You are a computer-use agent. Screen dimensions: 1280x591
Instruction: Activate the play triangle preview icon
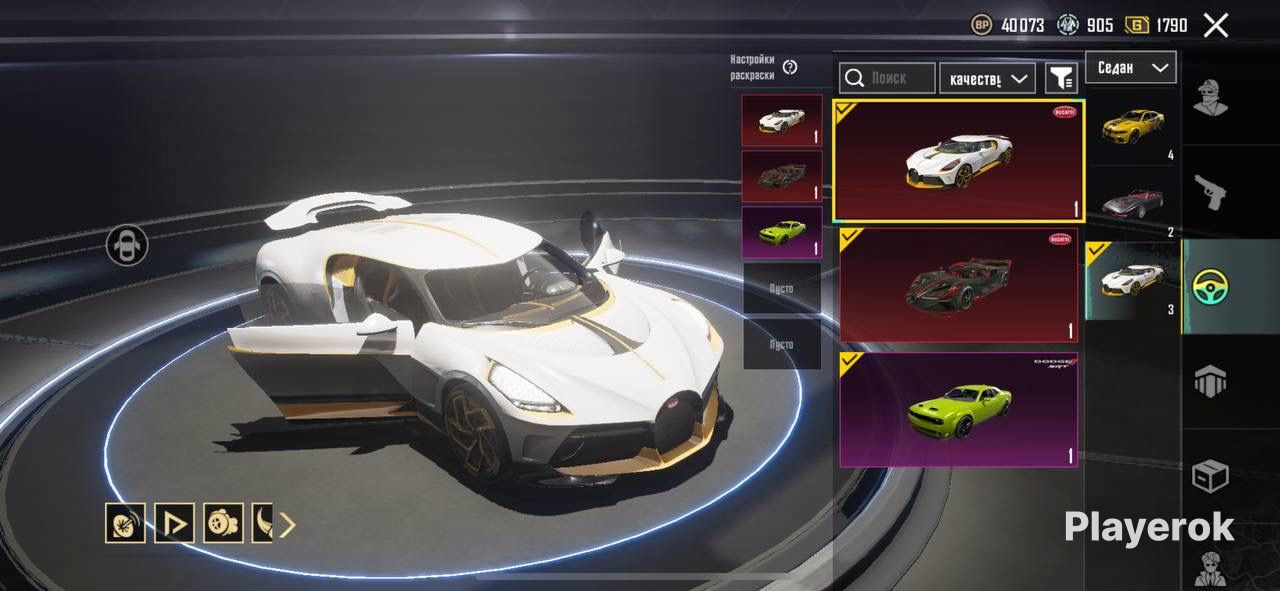[x=174, y=523]
